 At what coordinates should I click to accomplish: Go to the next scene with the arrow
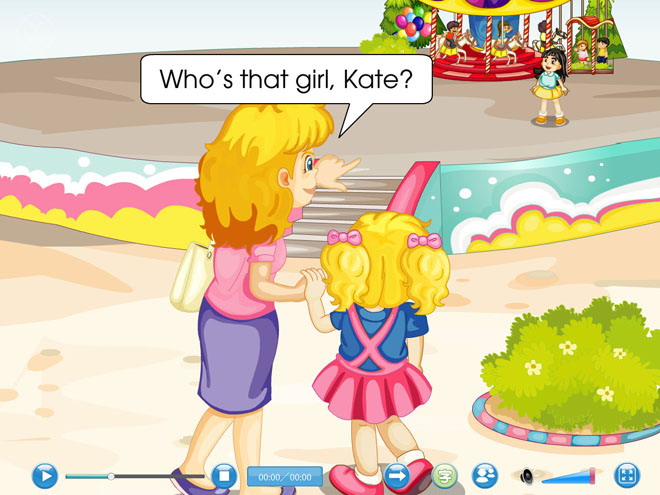398,476
